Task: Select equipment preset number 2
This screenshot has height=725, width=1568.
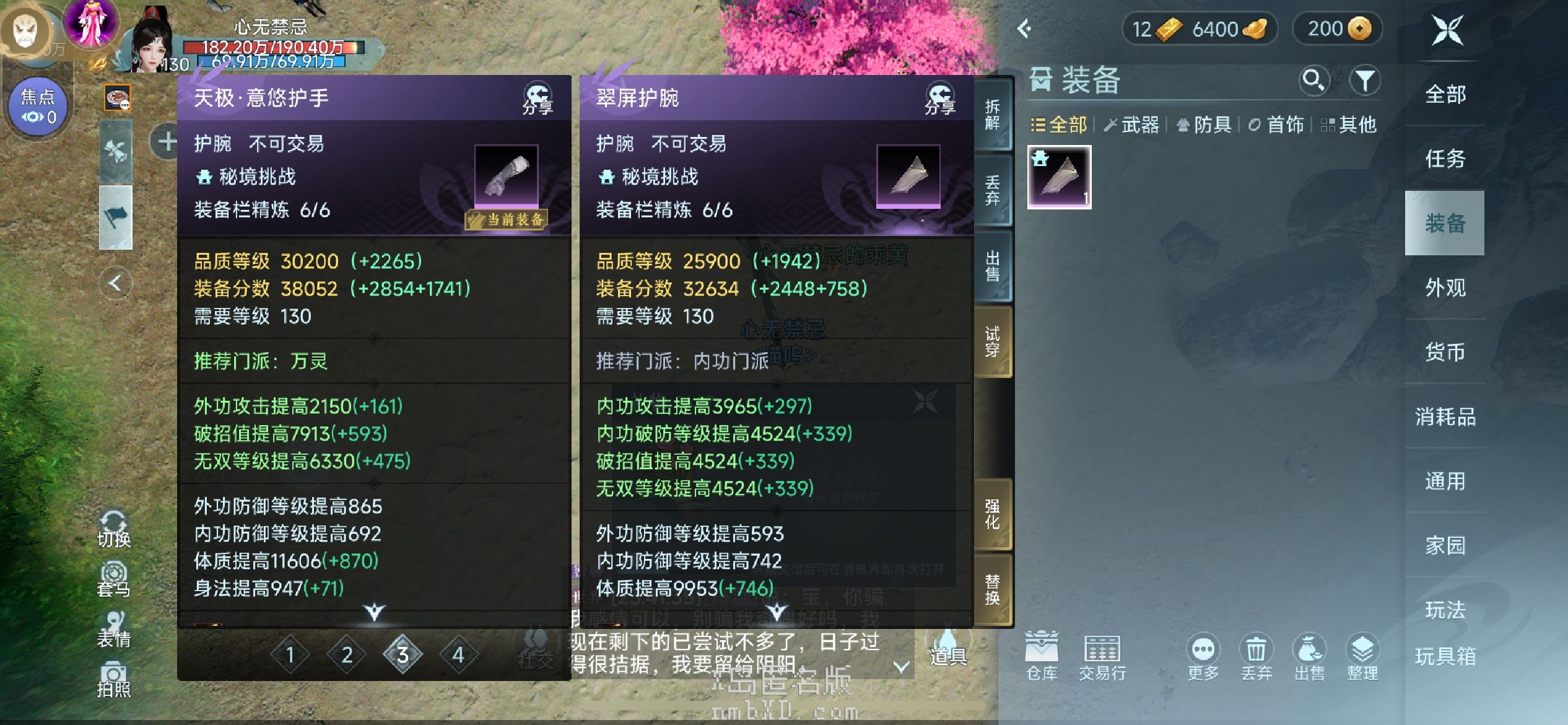Action: pyautogui.click(x=347, y=654)
